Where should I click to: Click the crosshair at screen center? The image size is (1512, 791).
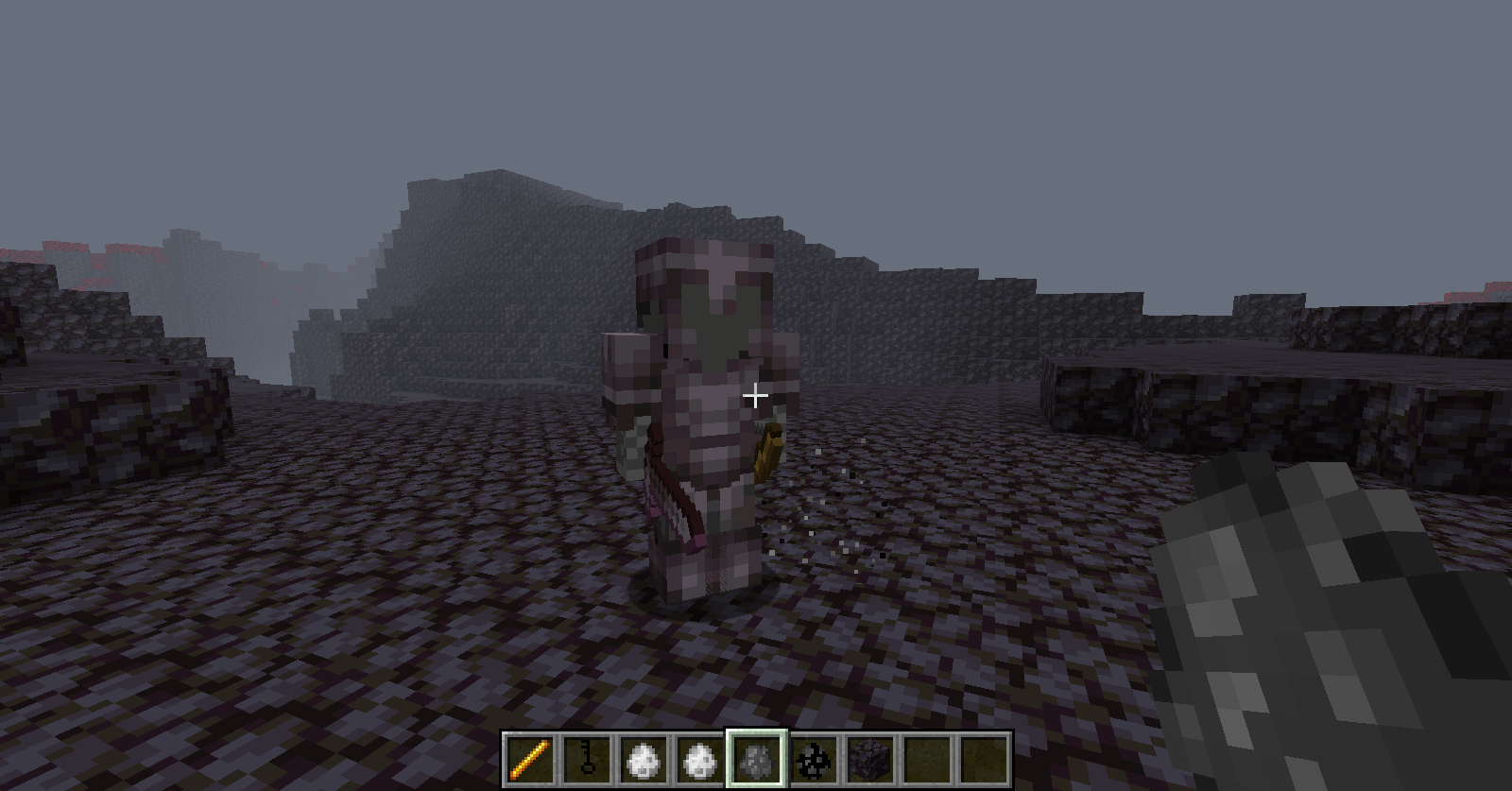point(756,395)
